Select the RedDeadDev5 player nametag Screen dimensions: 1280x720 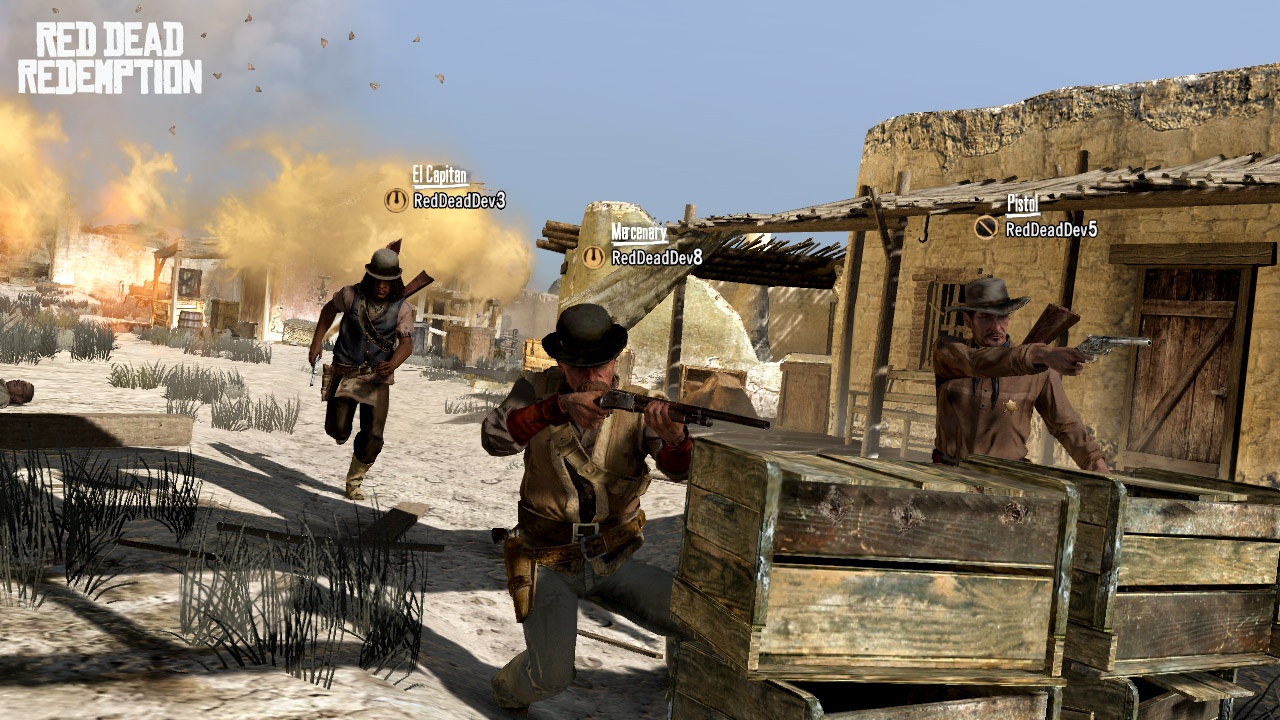(1051, 230)
